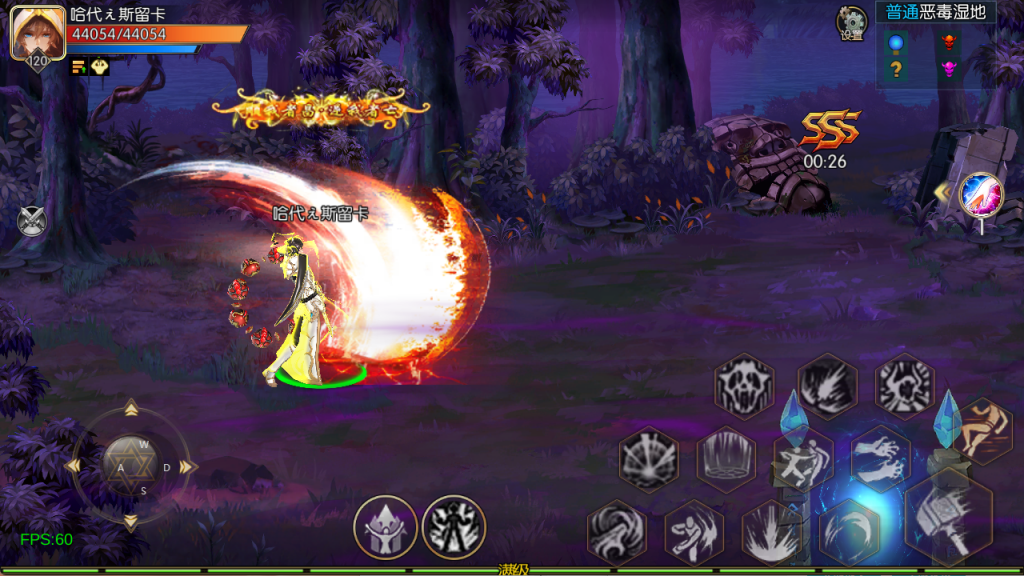The height and width of the screenshot is (576, 1024).
Task: Click the player character portrait
Action: tap(31, 33)
